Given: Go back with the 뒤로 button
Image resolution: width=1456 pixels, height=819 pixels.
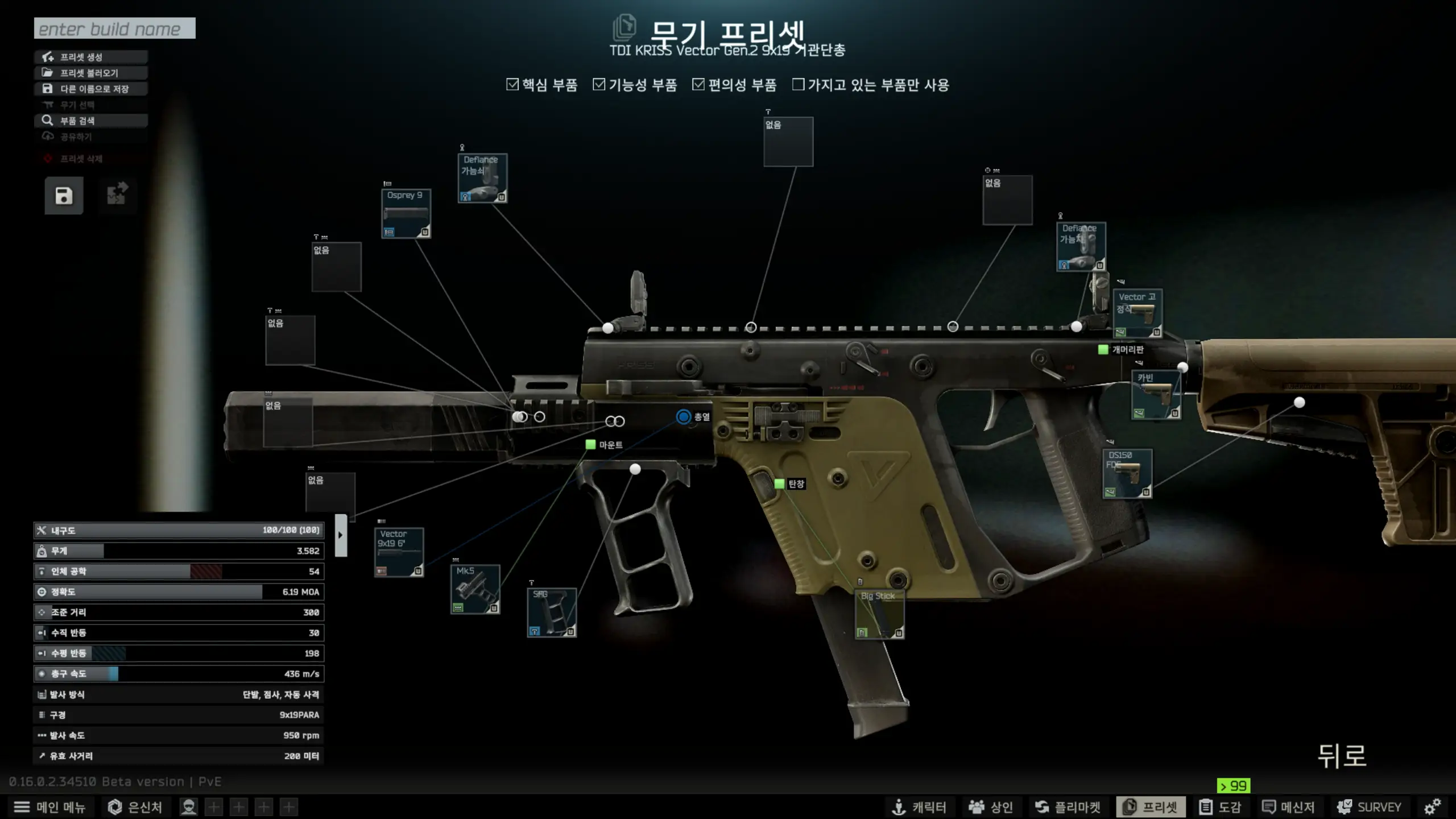Looking at the screenshot, I should (1342, 756).
